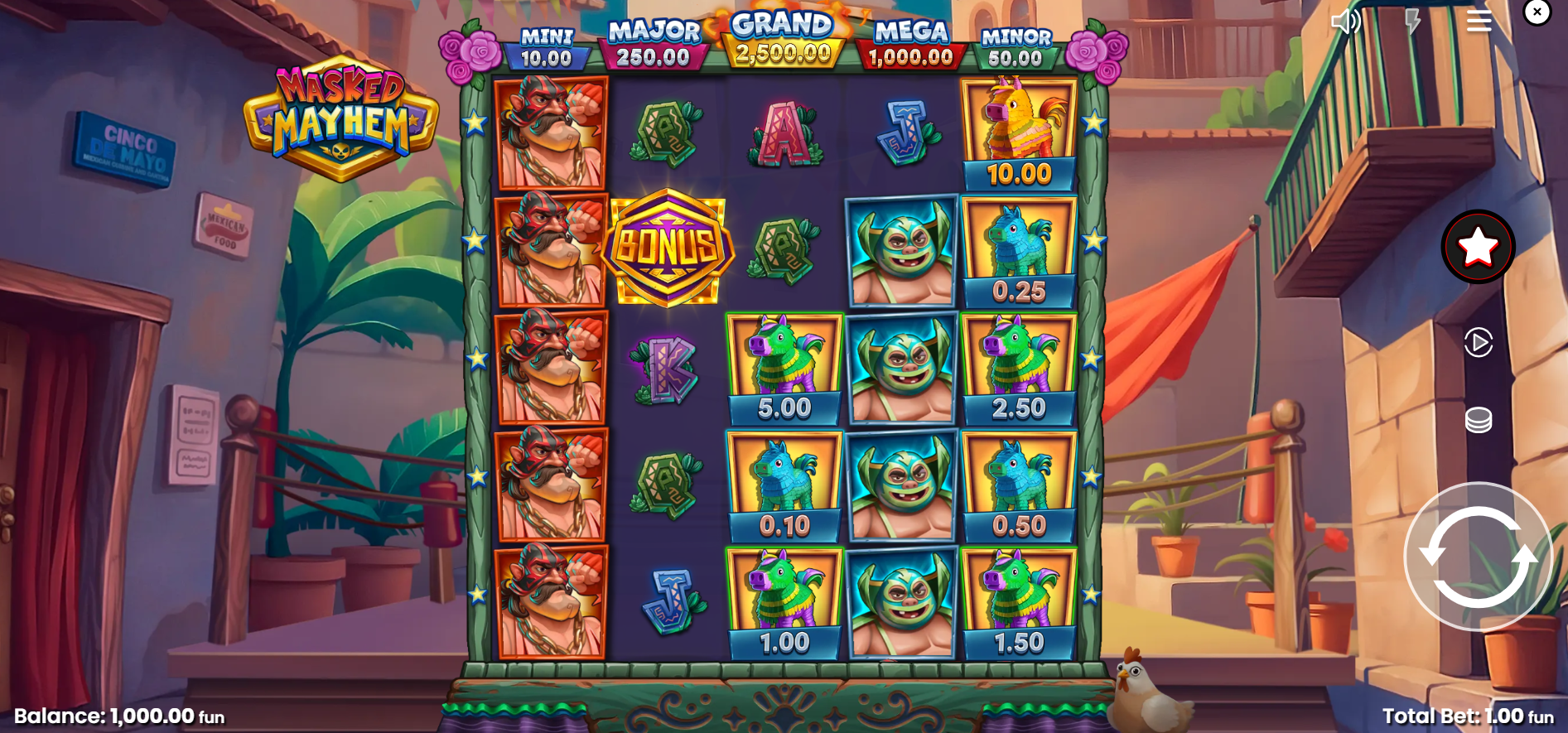
Task: Open the red star bonus feature button
Action: click(1478, 247)
